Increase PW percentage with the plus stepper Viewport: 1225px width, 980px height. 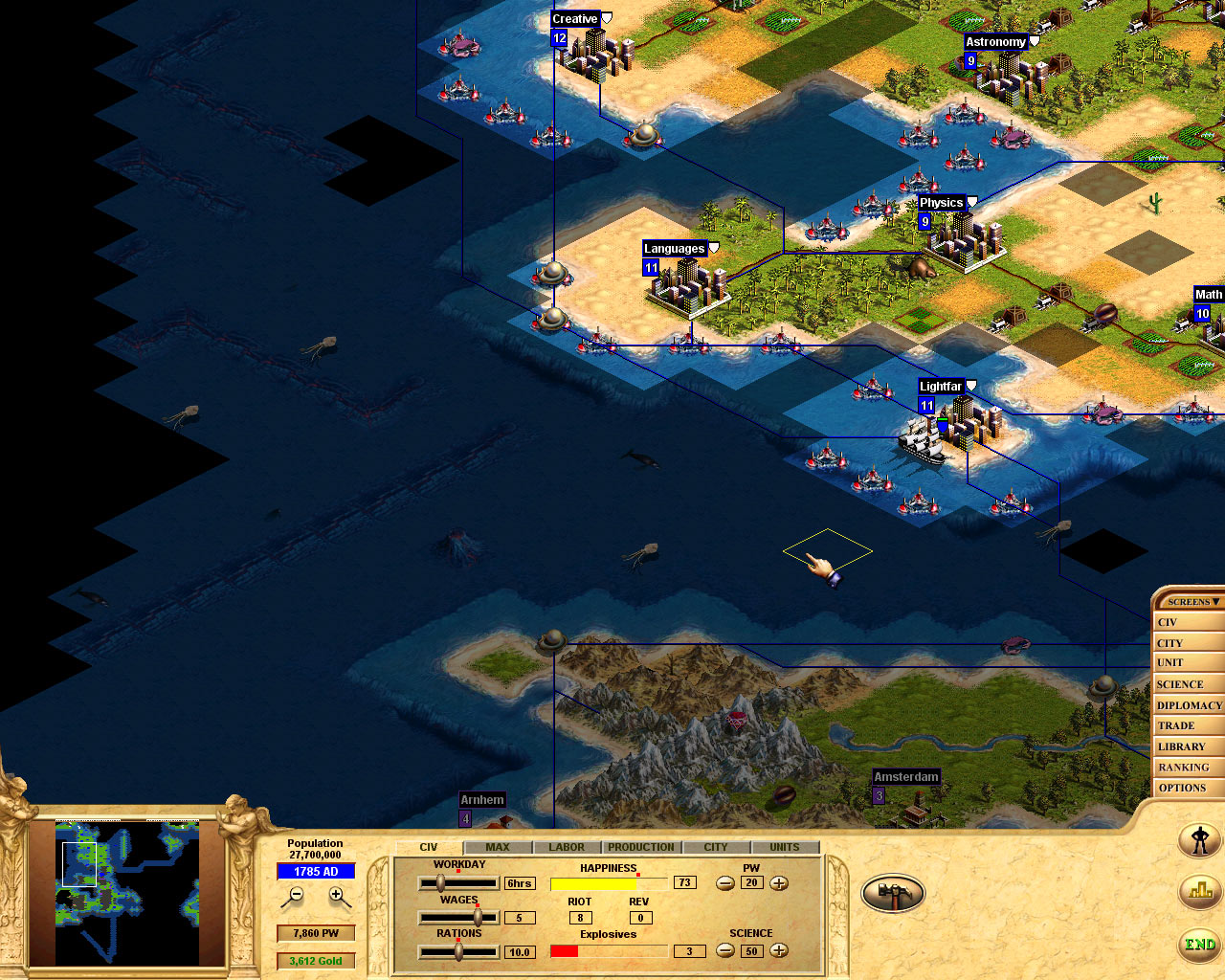778,884
